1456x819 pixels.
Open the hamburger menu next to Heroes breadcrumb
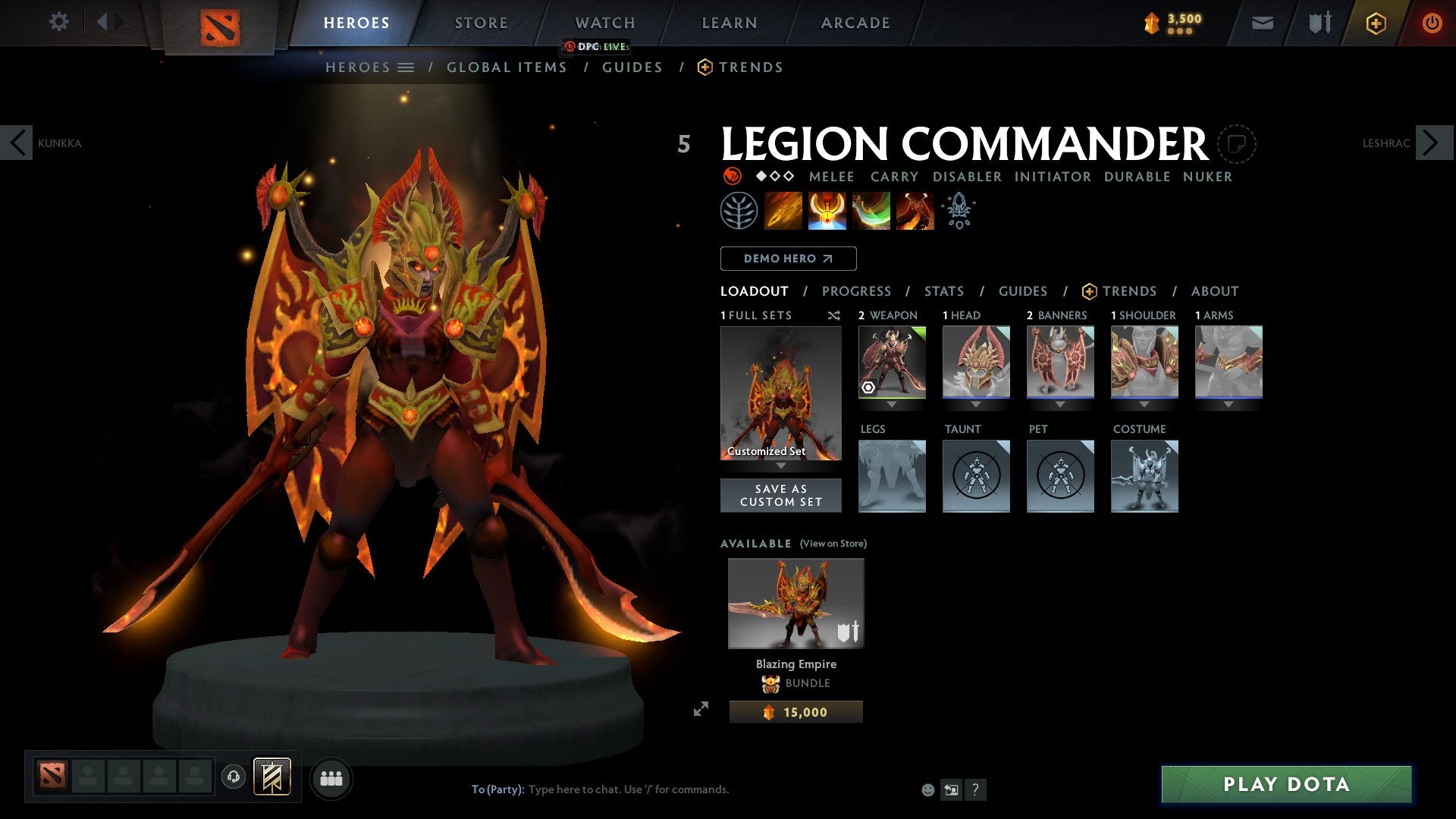click(407, 67)
